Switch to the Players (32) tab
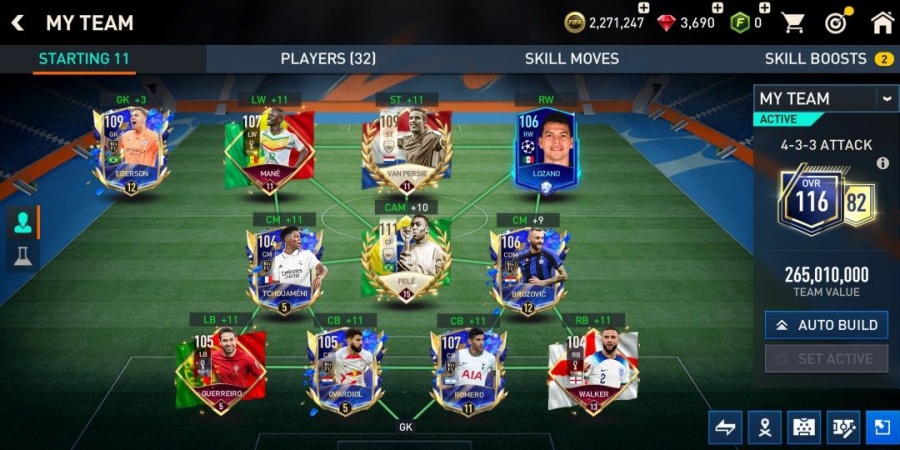Screen dimensions: 900x450 pos(328,59)
